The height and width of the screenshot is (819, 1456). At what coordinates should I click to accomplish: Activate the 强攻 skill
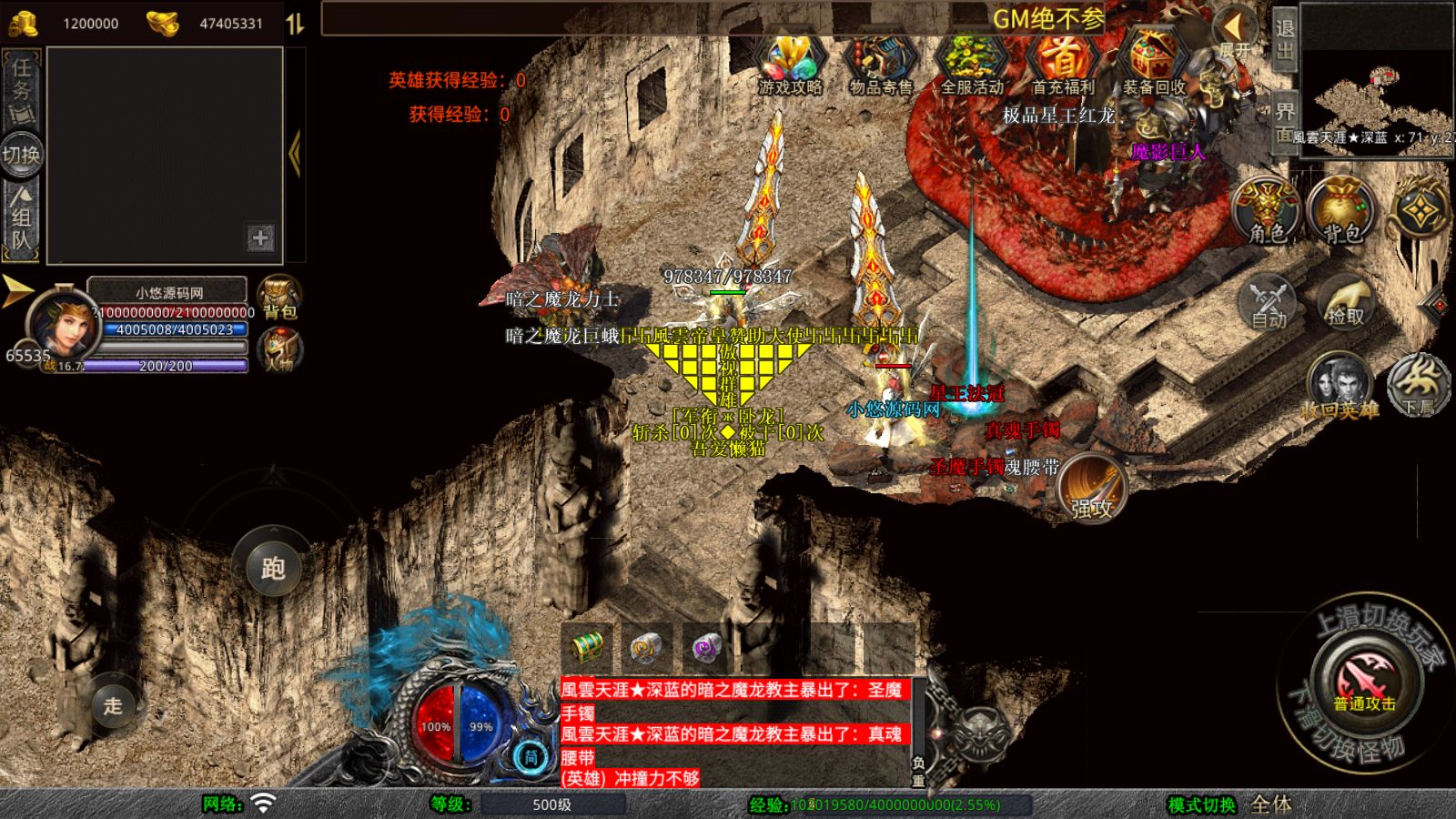[x=1092, y=488]
